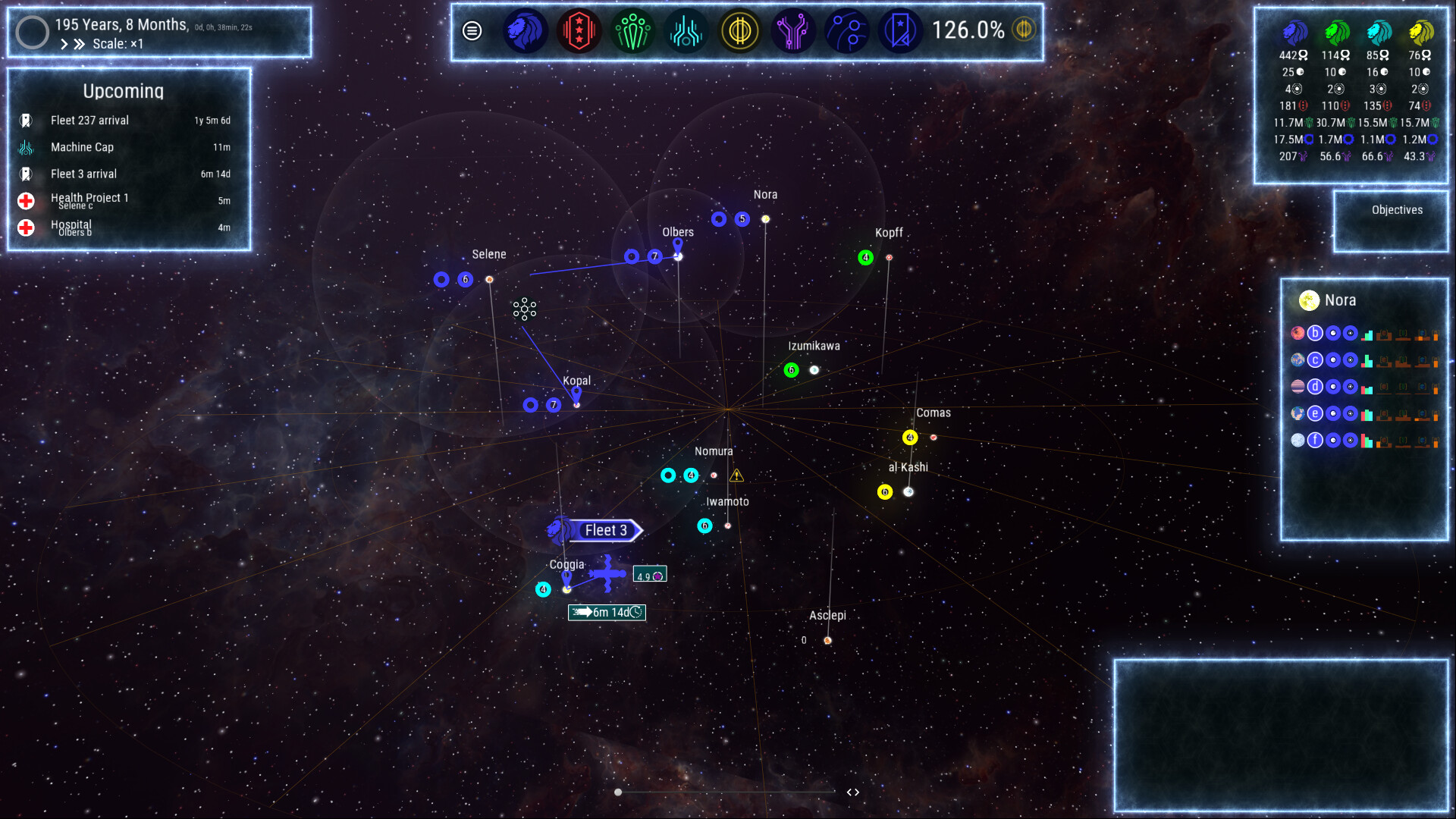
Task: Open the green population panel icon
Action: click(x=632, y=31)
